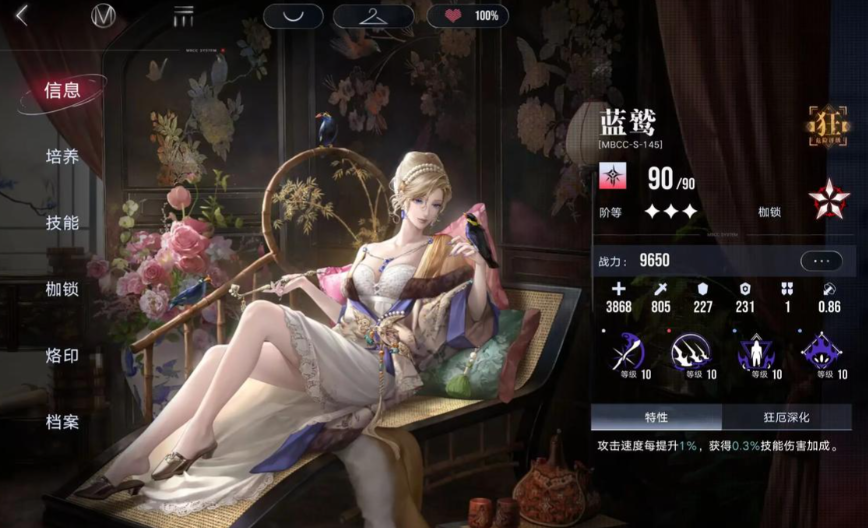Click the curved-line pill button in the top bar
The height and width of the screenshot is (528, 868).
click(293, 16)
